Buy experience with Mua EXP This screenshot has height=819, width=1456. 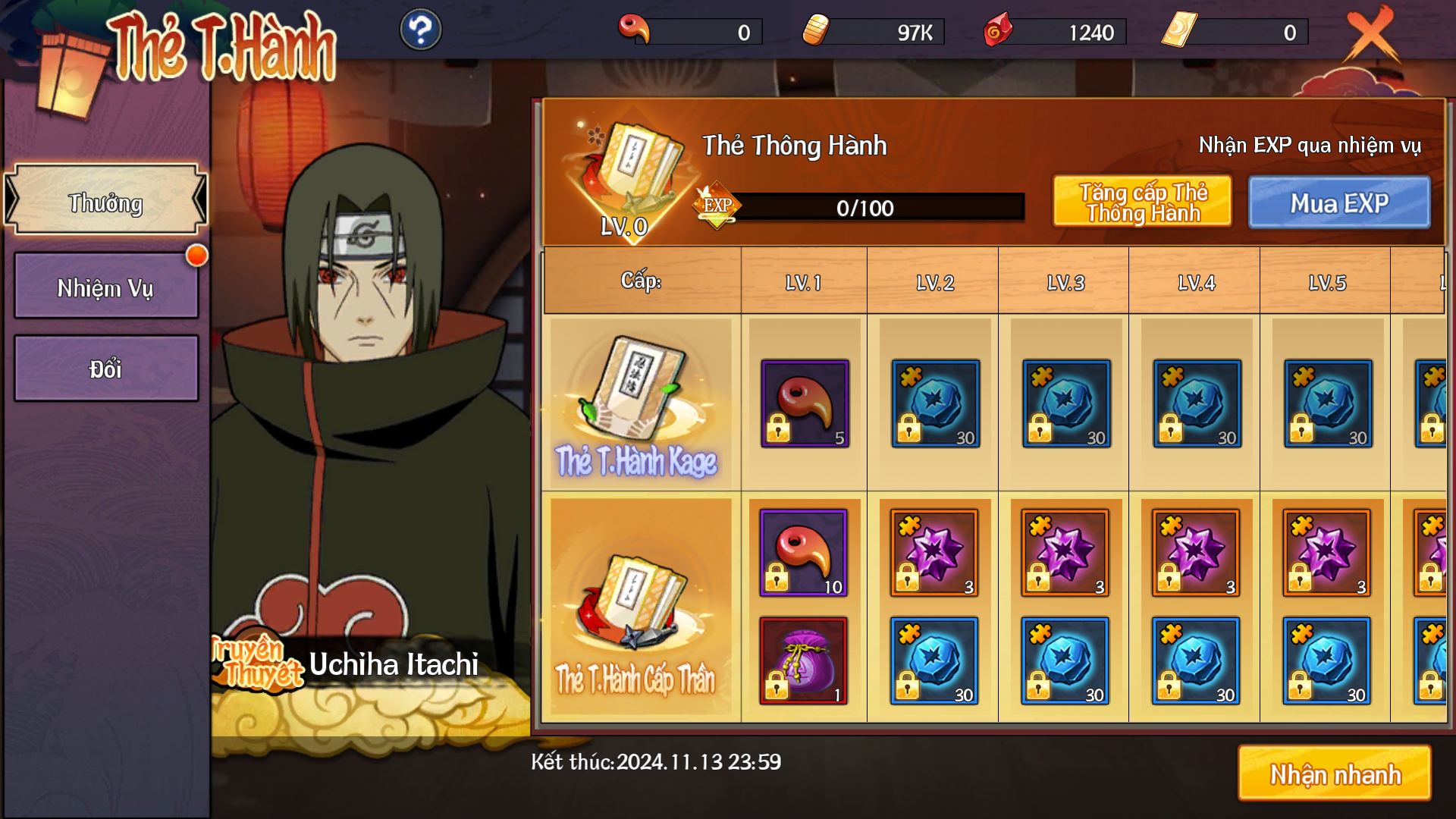tap(1339, 202)
